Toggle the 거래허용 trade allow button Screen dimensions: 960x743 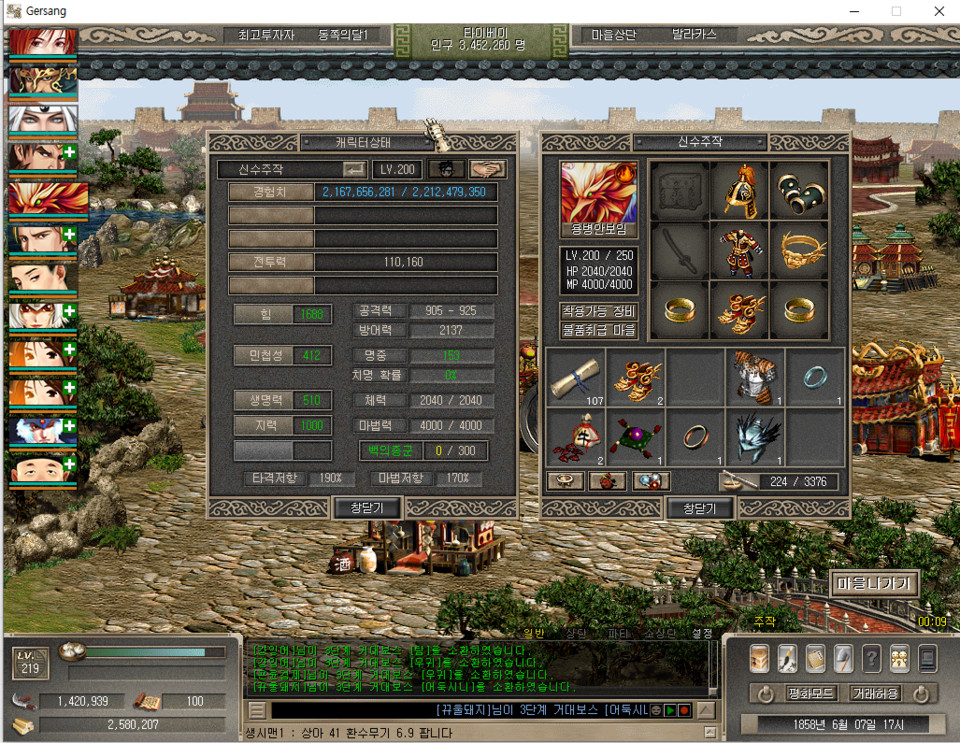pyautogui.click(x=873, y=693)
